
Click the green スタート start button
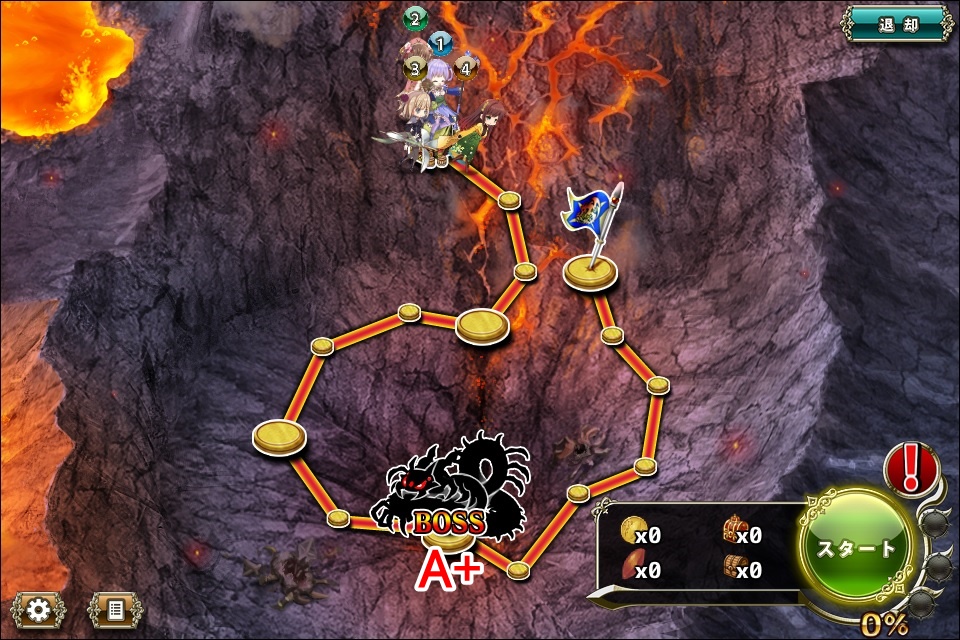pyautogui.click(x=858, y=548)
